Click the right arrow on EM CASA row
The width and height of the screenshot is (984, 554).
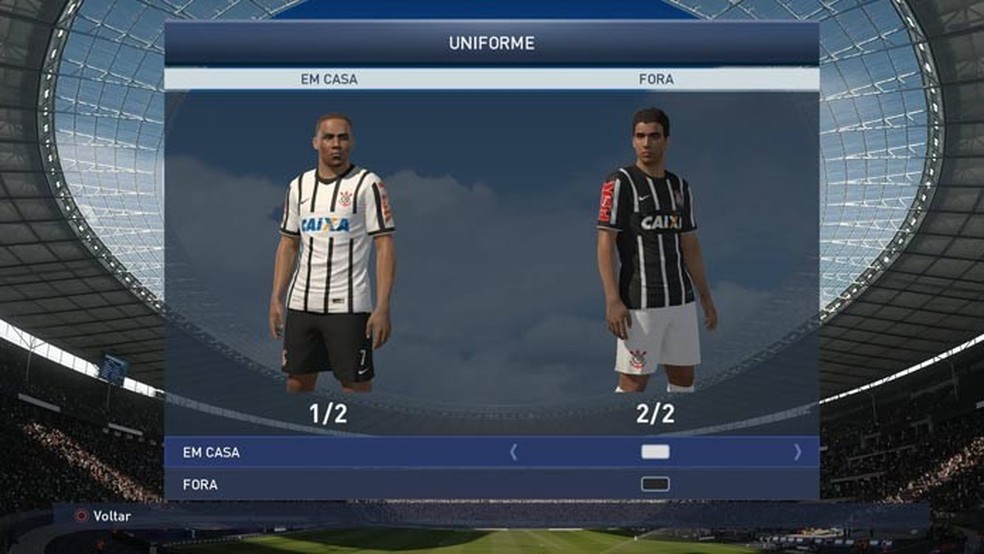pyautogui.click(x=797, y=452)
